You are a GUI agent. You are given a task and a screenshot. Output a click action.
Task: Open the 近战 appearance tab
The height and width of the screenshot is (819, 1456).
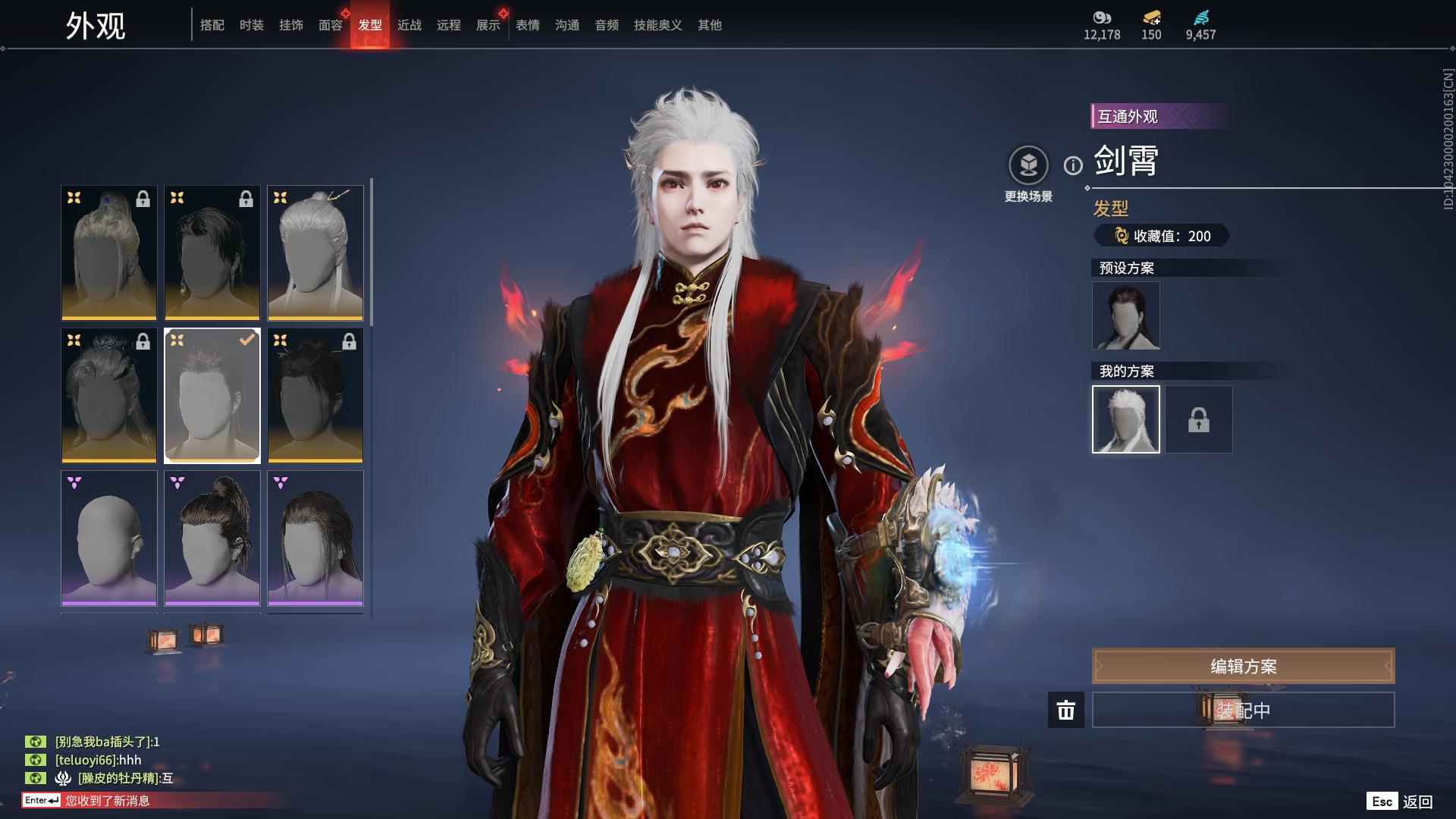pos(409,25)
